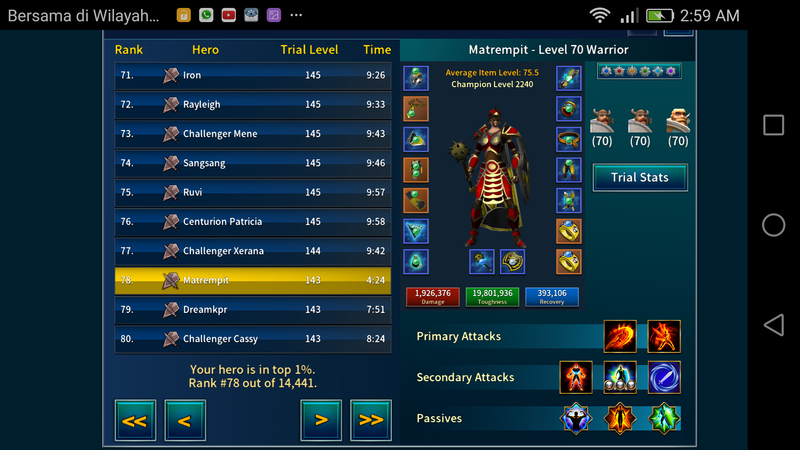Tap the Android back button
Viewport: 800px width, 450px height.
(773, 325)
